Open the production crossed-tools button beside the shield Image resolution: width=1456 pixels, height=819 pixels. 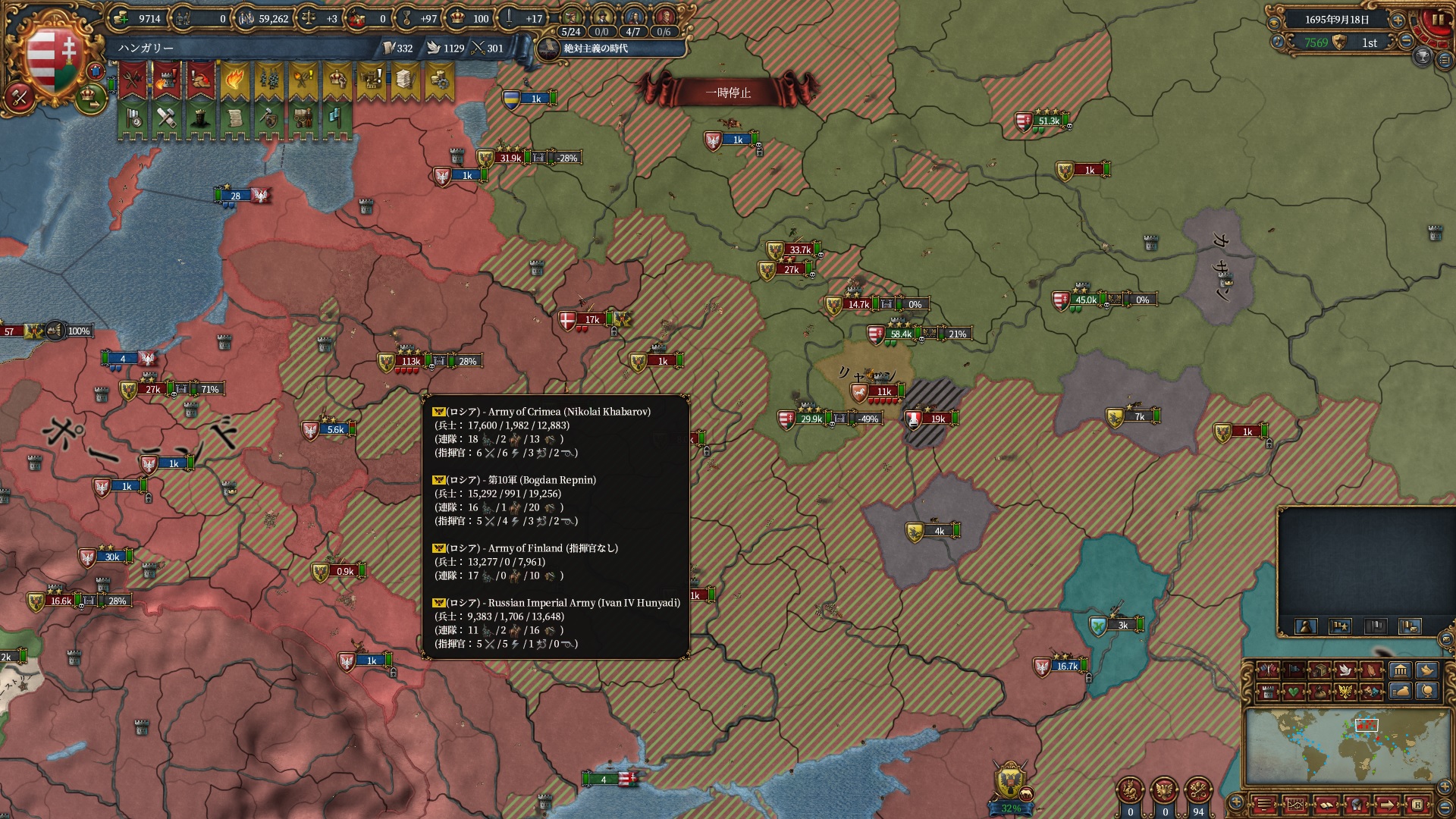(x=19, y=98)
